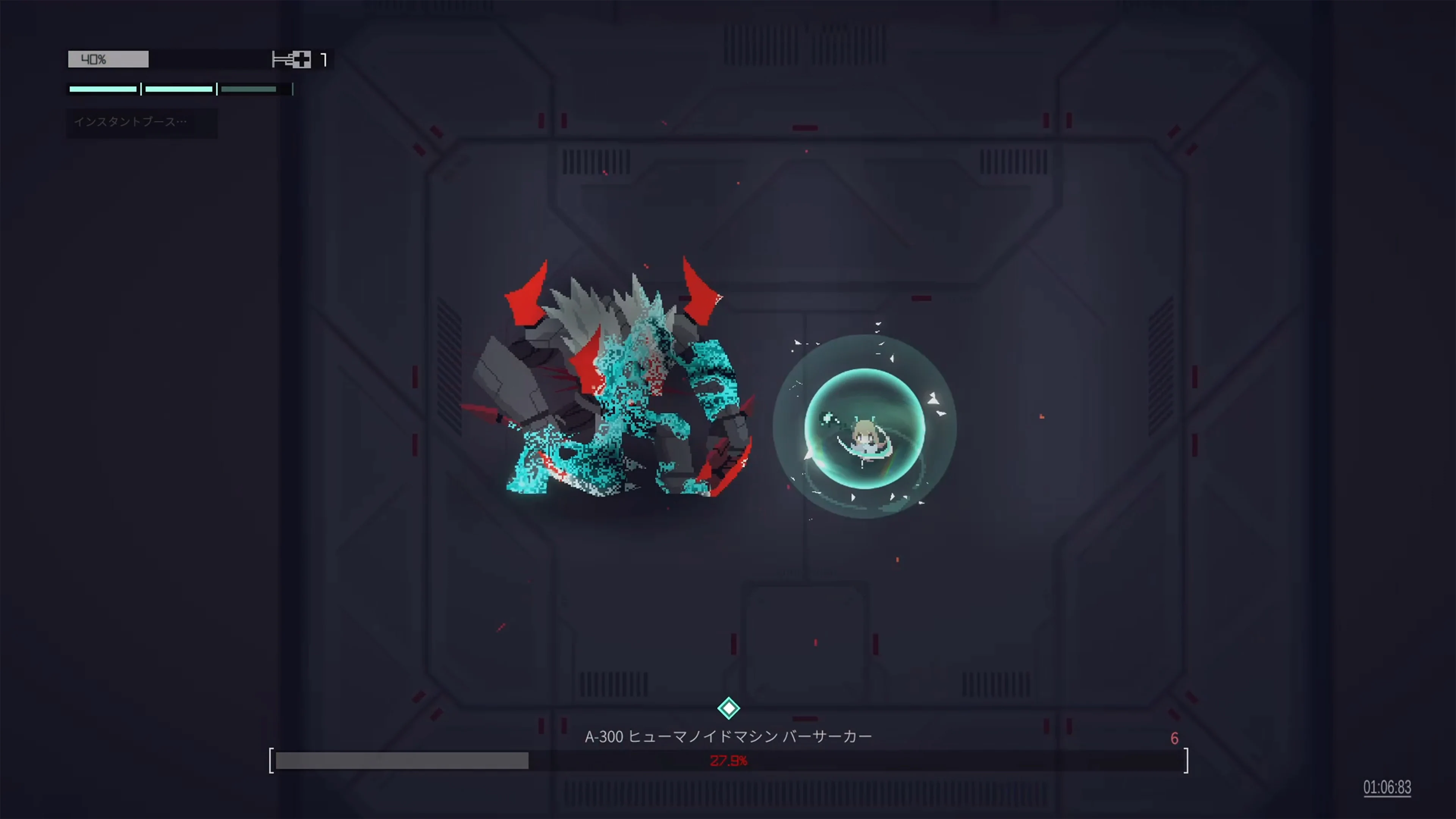Click the item count number 1
This screenshot has height=819, width=1456.
pos(325,60)
